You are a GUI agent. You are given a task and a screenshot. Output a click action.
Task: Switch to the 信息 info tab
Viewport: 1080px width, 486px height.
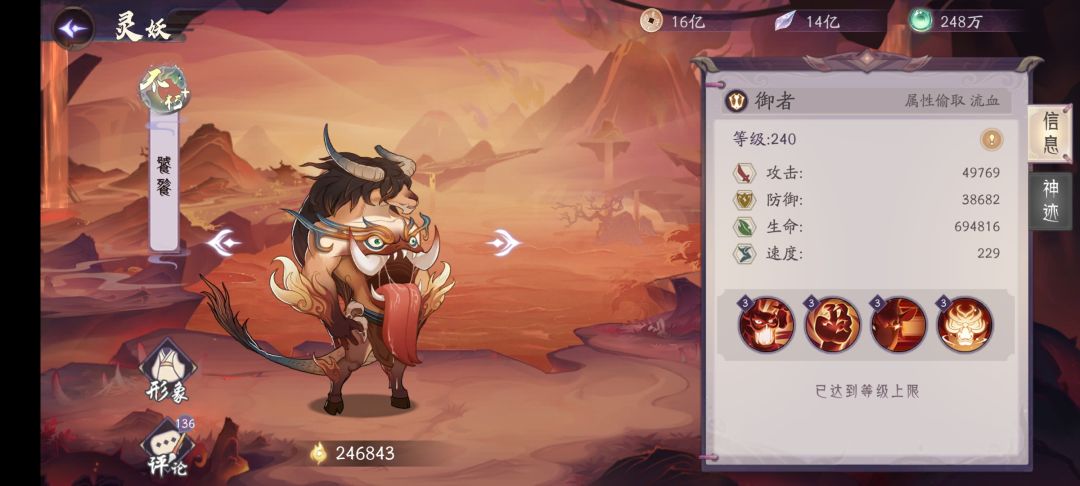(x=1050, y=134)
